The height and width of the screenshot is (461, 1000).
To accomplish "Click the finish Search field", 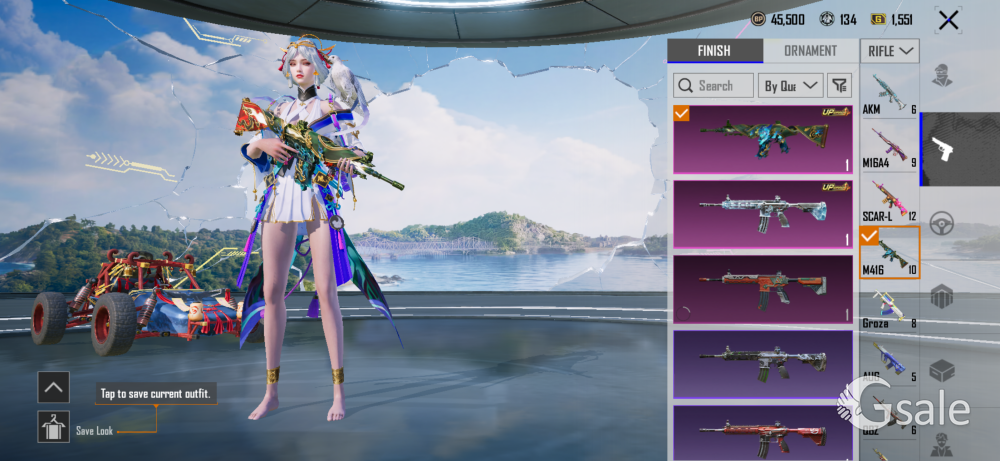I will pos(713,86).
